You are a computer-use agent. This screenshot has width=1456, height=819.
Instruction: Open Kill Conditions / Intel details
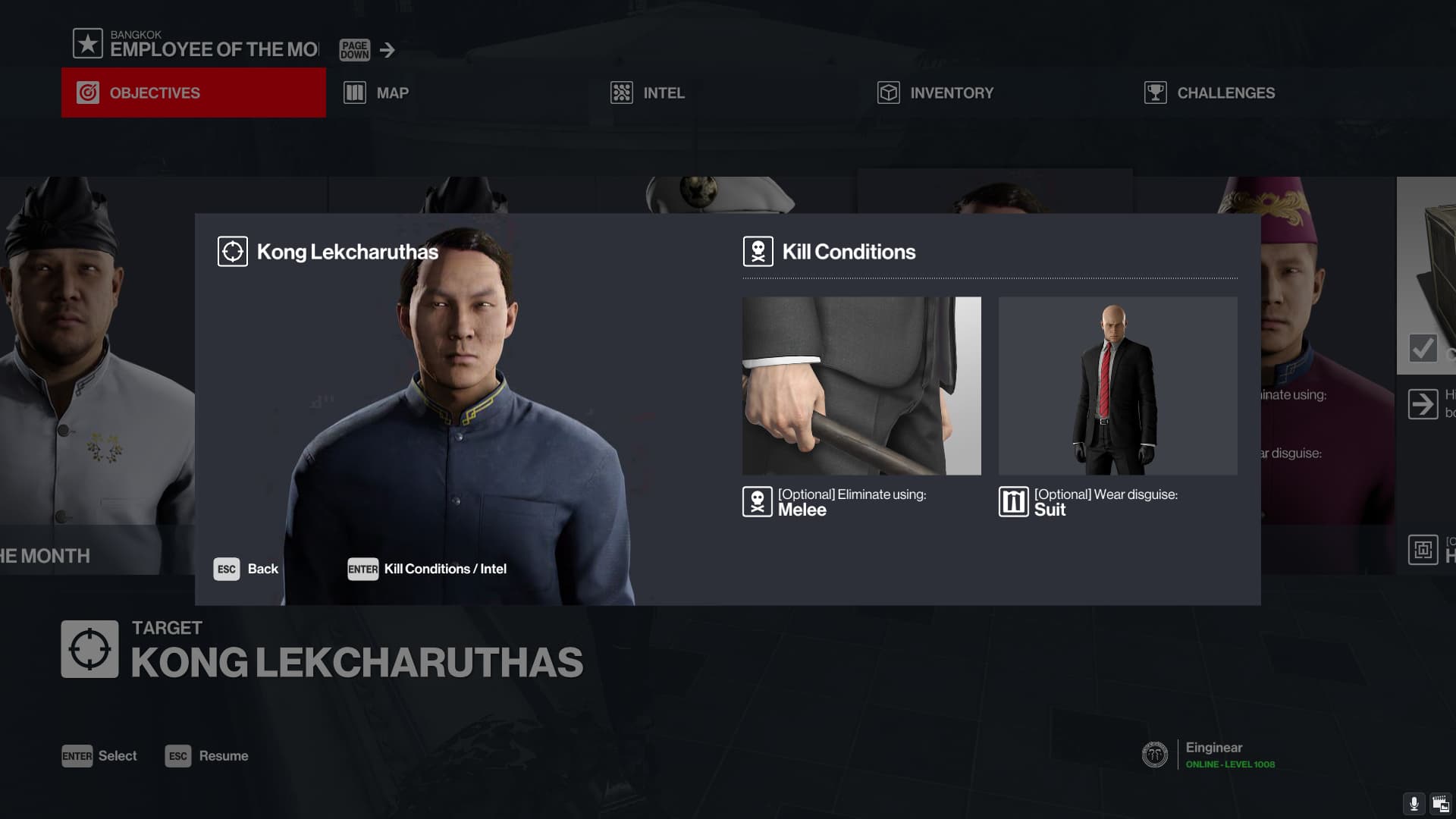(427, 569)
